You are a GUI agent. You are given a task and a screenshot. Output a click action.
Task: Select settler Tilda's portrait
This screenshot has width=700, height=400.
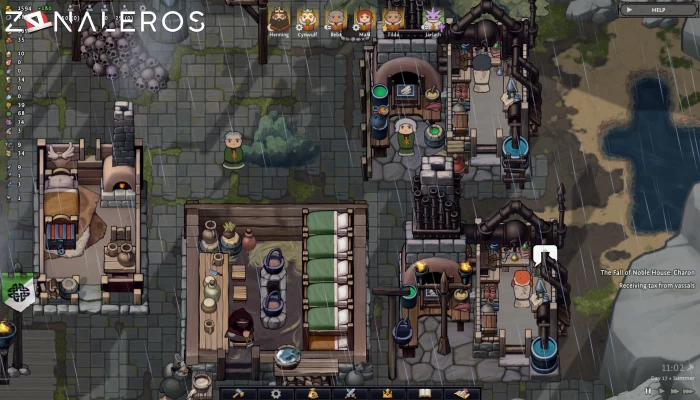tap(392, 18)
